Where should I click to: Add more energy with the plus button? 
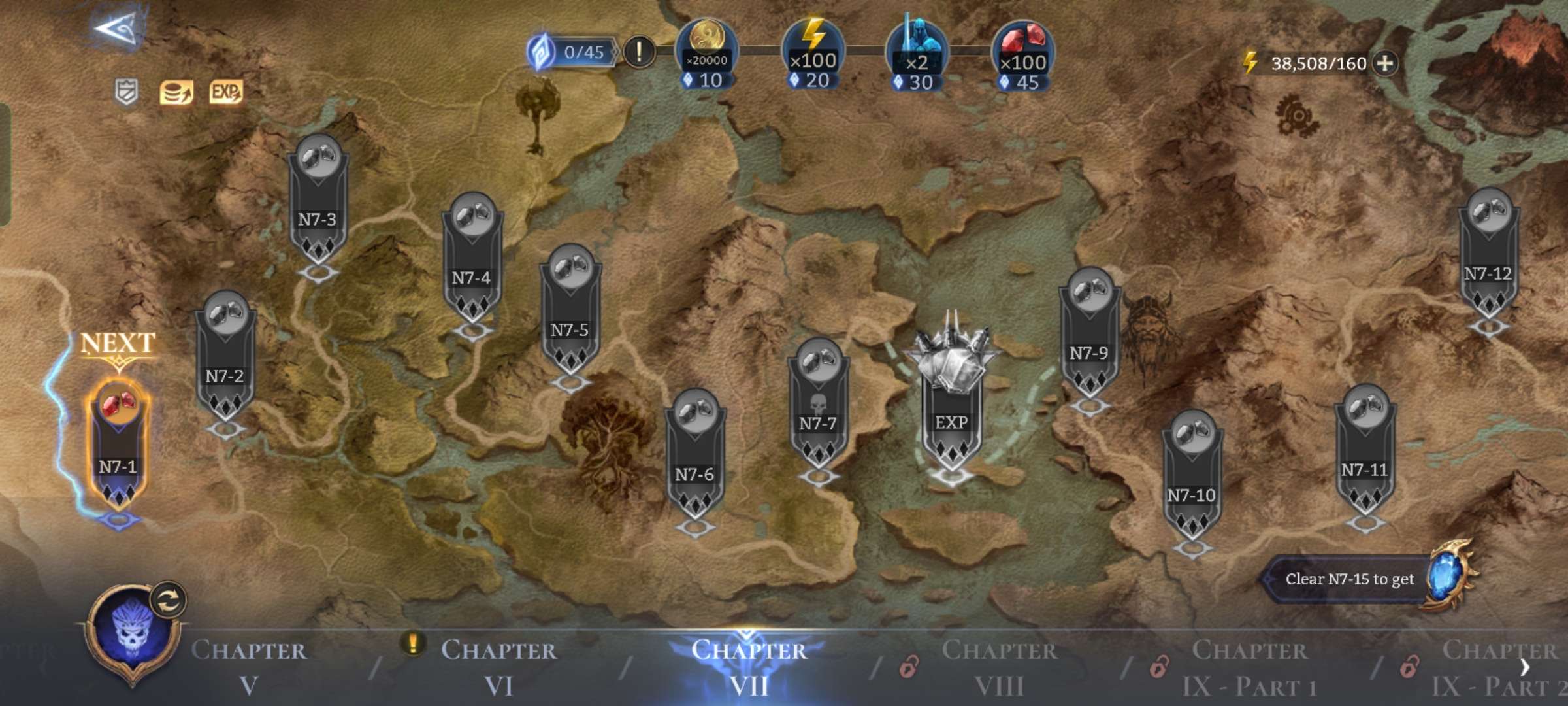click(1385, 63)
